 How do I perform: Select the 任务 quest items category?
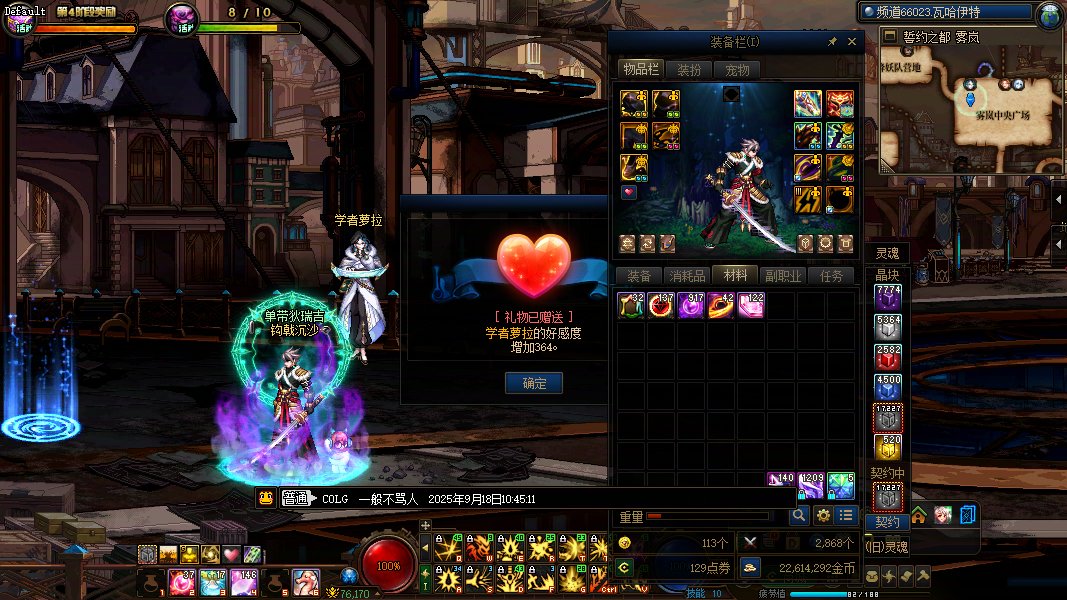(x=831, y=276)
